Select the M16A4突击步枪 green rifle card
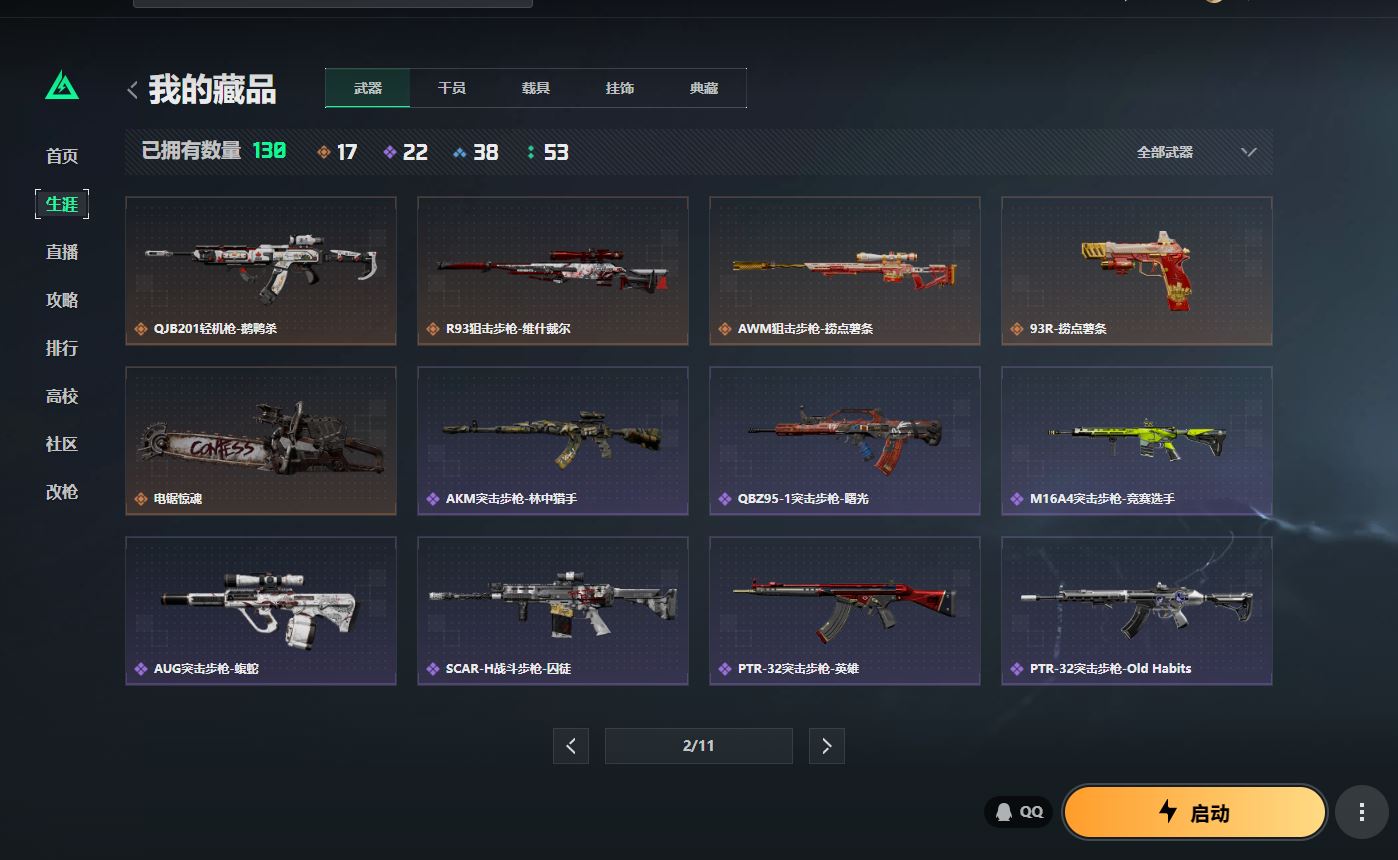Viewport: 1398px width, 860px height. 1137,441
